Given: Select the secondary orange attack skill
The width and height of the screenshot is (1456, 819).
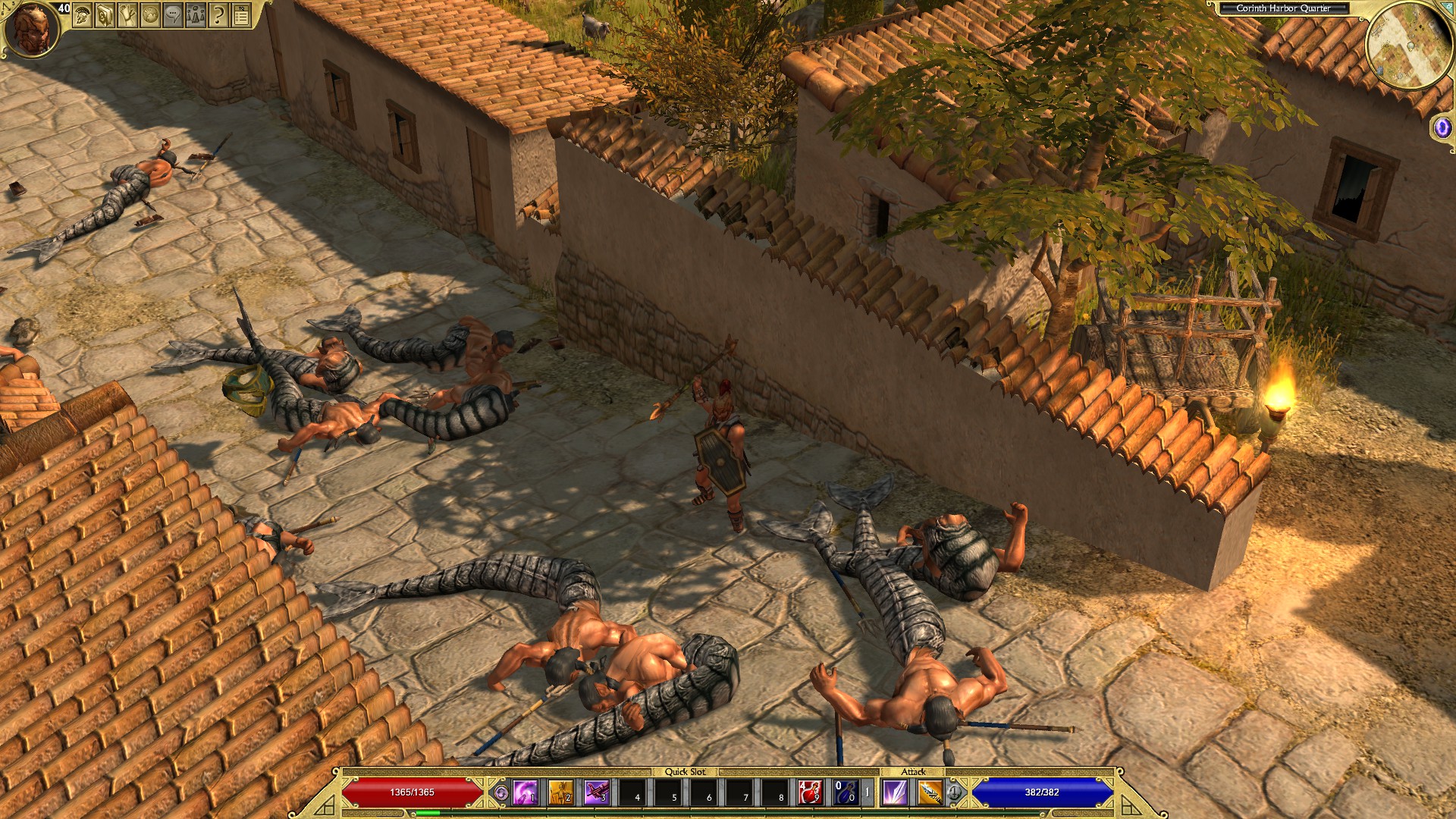Looking at the screenshot, I should tap(930, 792).
